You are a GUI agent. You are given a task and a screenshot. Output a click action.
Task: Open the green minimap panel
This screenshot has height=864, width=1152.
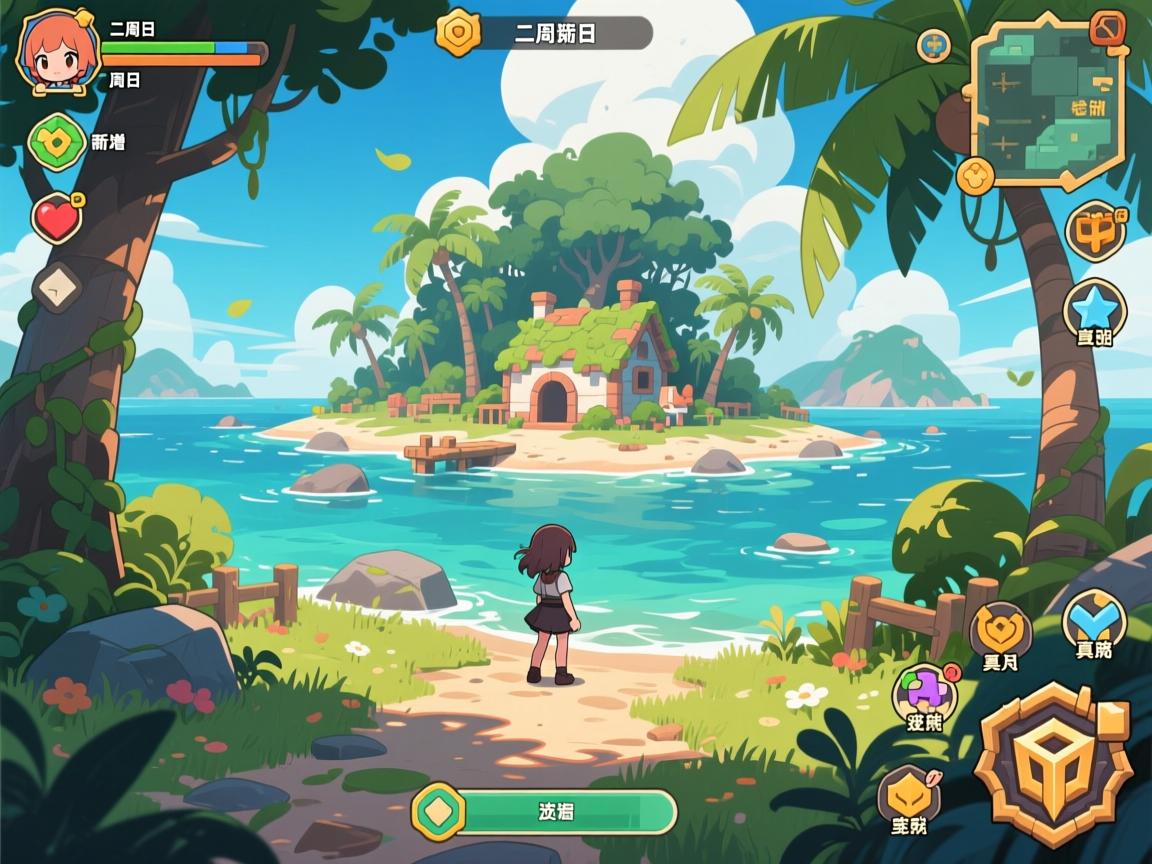[x=1047, y=105]
